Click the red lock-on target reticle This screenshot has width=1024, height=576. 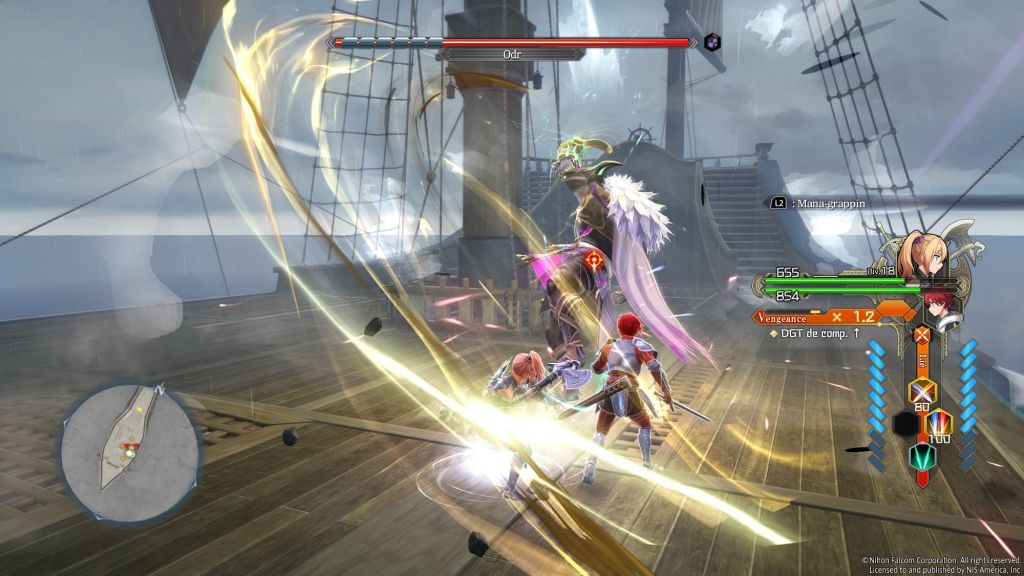pos(594,261)
